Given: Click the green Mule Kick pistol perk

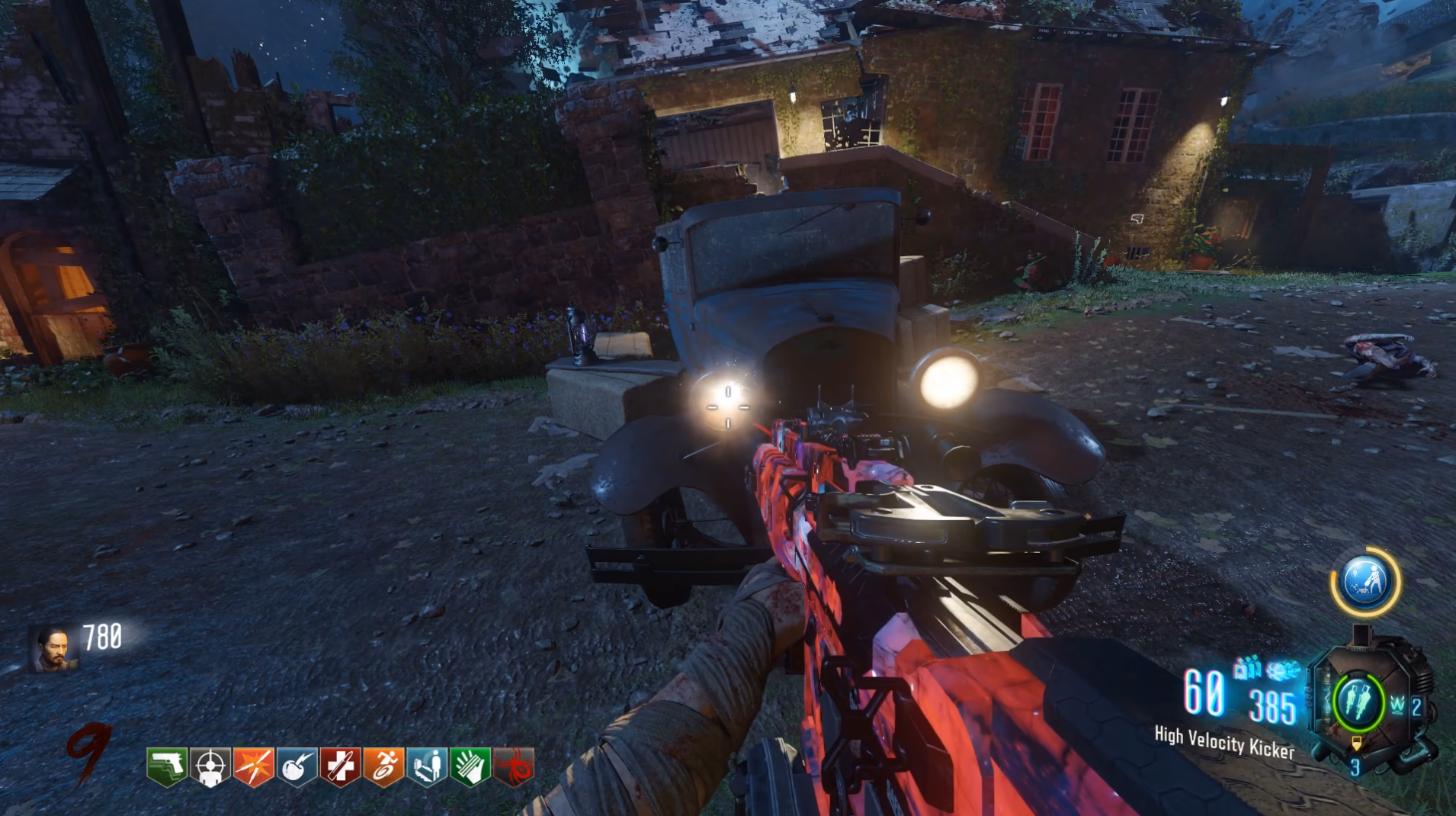Looking at the screenshot, I should coord(167,766).
